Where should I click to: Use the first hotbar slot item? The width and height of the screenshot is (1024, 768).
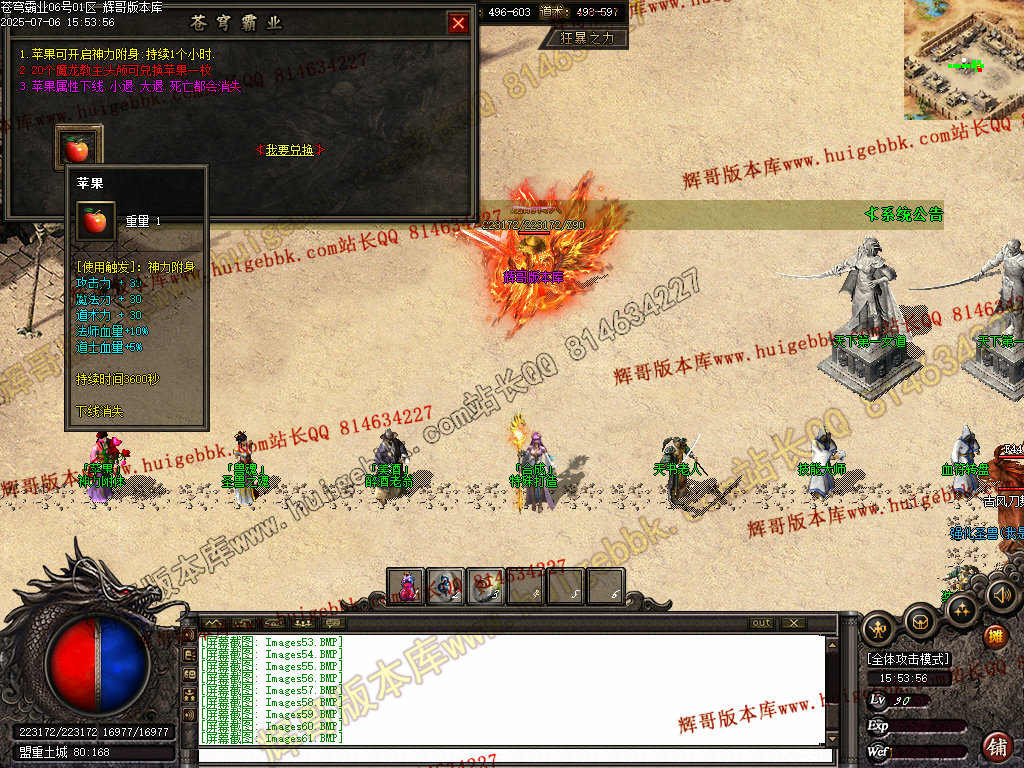(x=407, y=586)
